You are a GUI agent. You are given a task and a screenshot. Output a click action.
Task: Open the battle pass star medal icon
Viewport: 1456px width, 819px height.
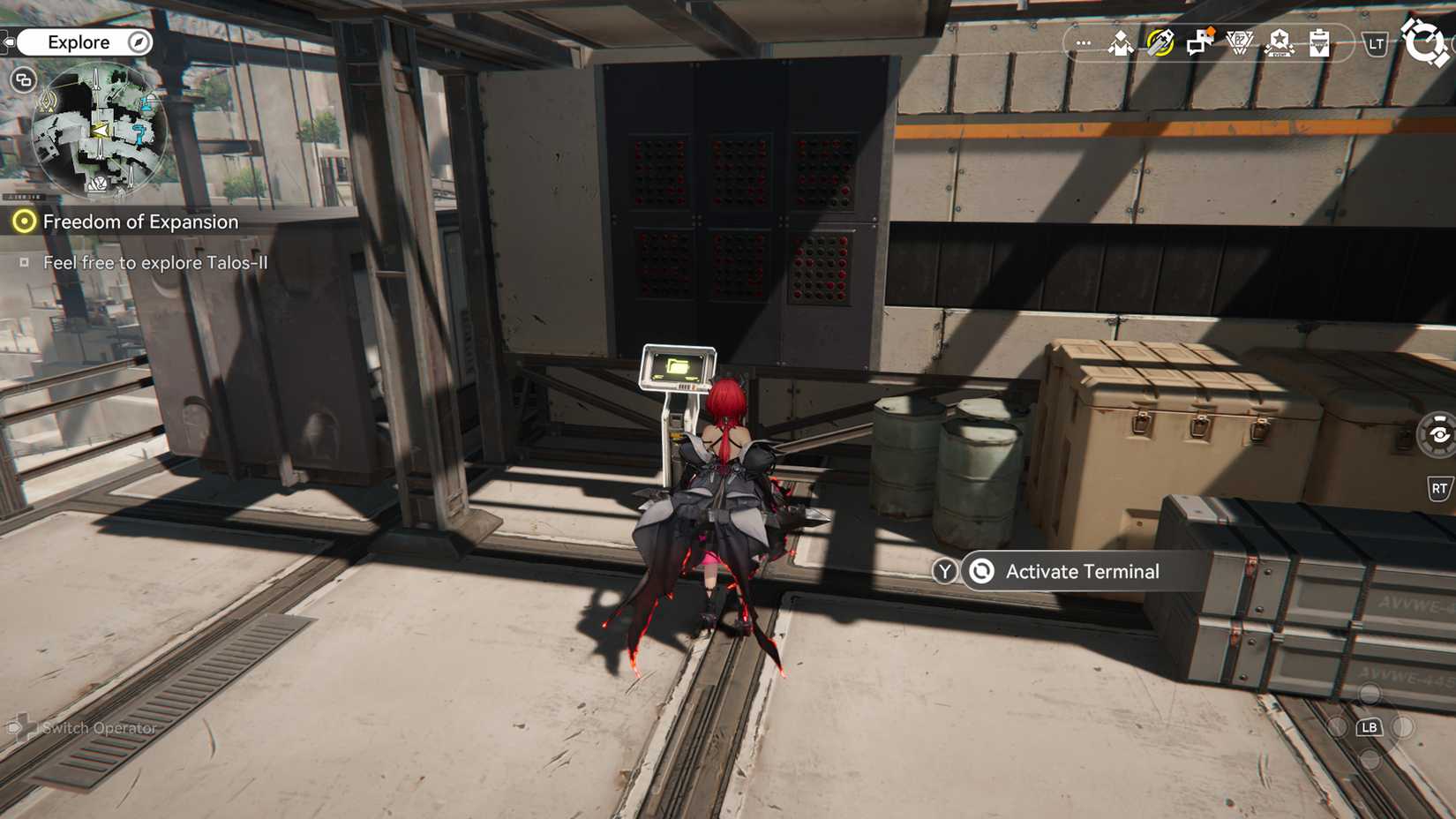pyautogui.click(x=1280, y=42)
